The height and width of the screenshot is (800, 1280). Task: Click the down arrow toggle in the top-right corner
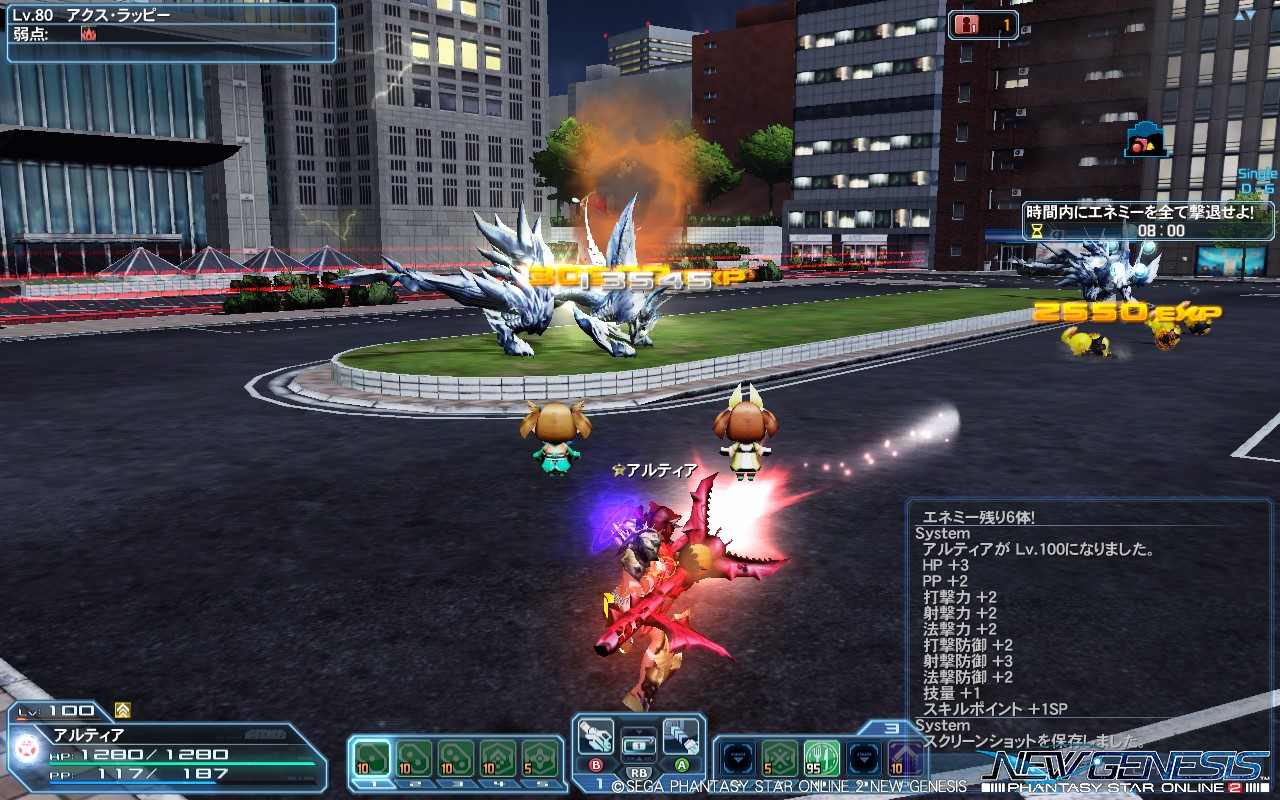tap(1250, 15)
